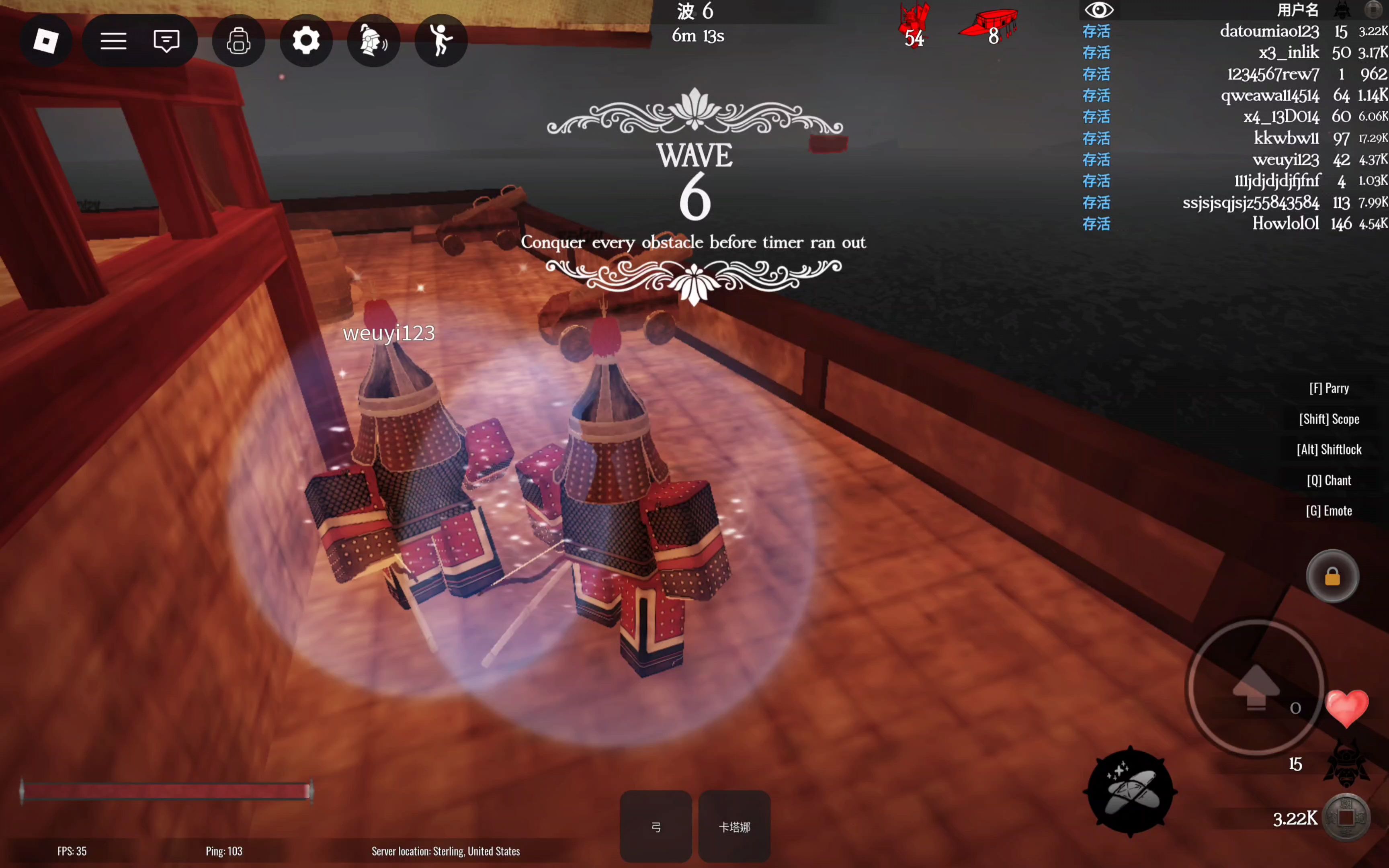Screen dimensions: 1389x868
Task: Select player Howlol01 in the leaderboard
Action: click(1285, 224)
